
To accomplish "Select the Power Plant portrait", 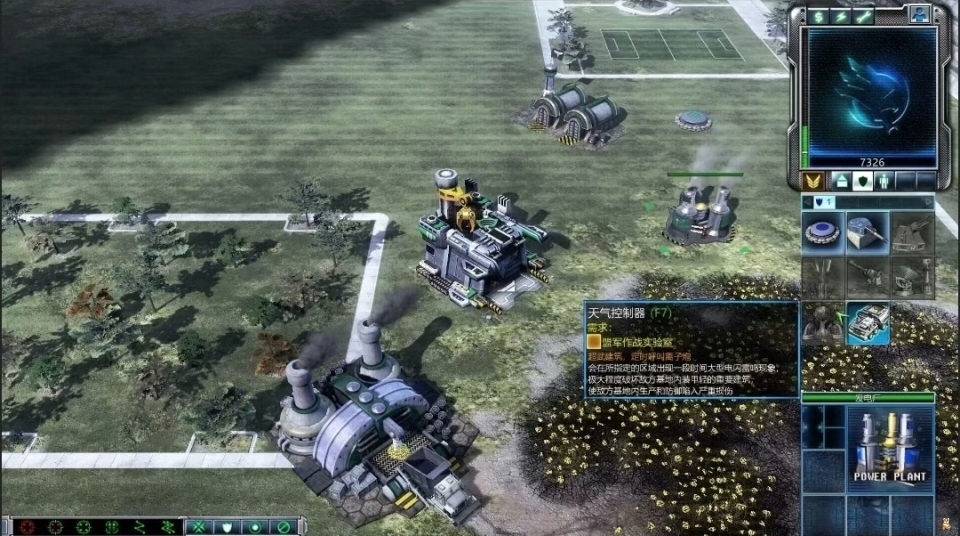I will pyautogui.click(x=889, y=445).
